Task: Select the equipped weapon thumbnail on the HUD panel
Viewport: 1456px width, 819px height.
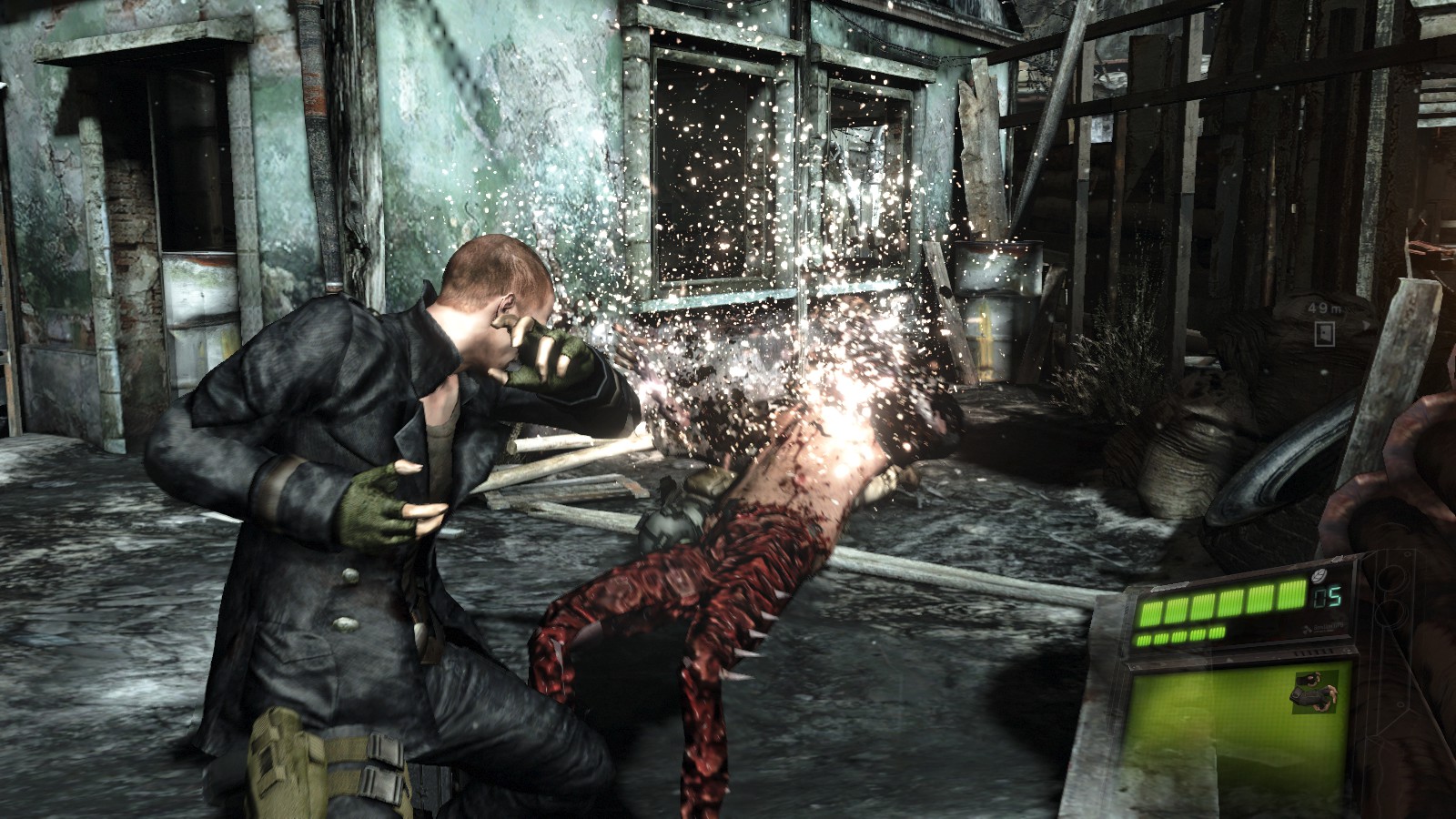Action: 1316,693
